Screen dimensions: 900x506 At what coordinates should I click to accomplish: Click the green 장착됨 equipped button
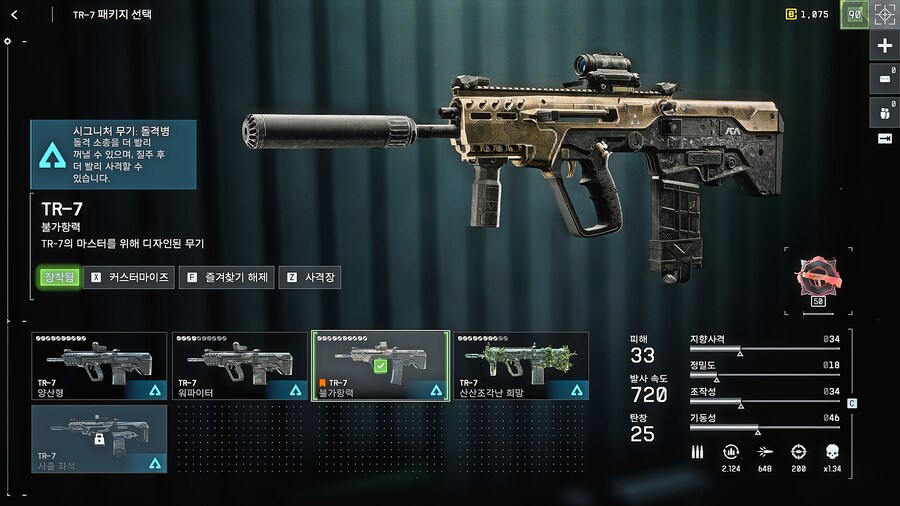pyautogui.click(x=59, y=277)
